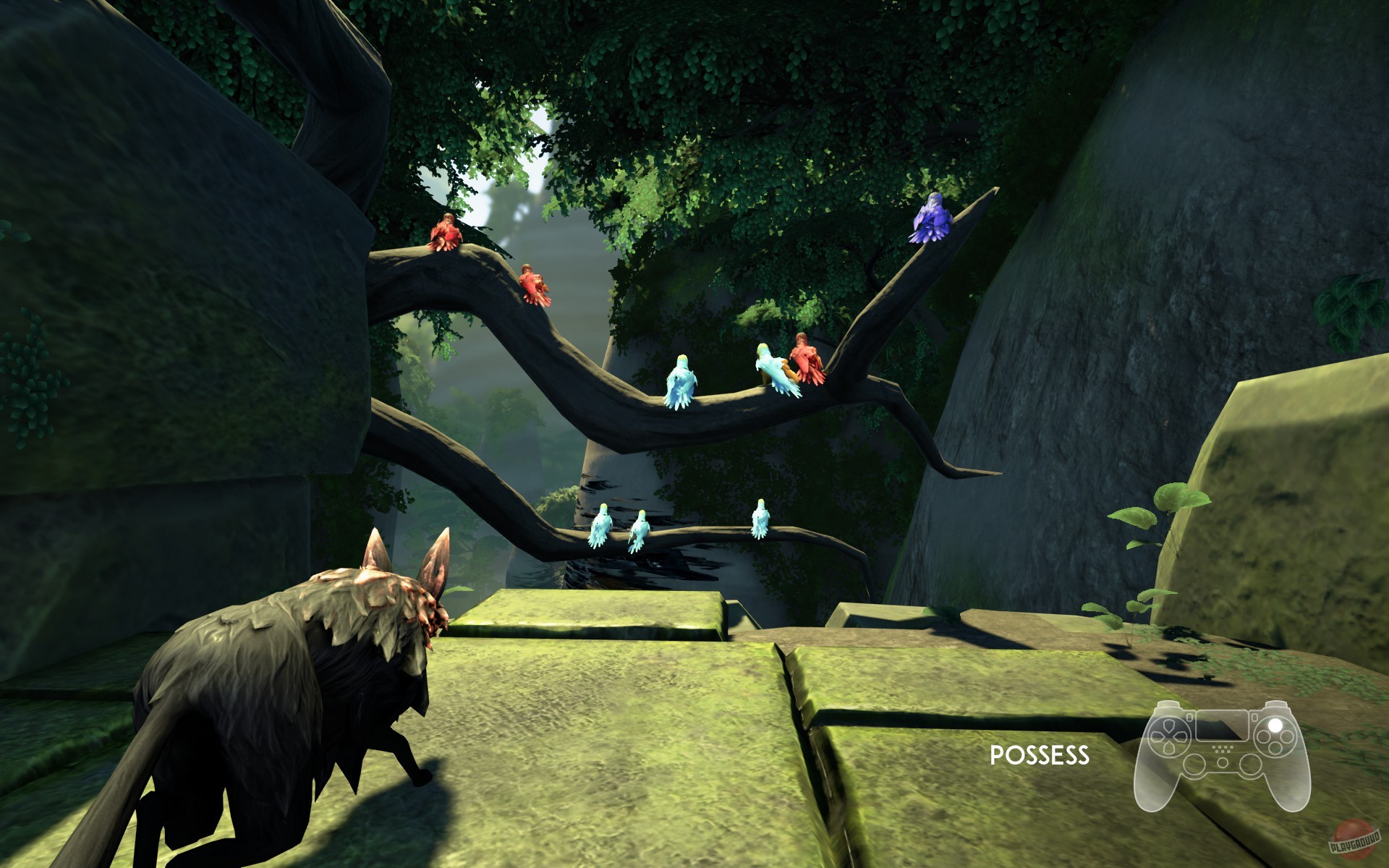The height and width of the screenshot is (868, 1389).
Task: Click the right analog stick on the controller graphic
Action: [1251, 765]
